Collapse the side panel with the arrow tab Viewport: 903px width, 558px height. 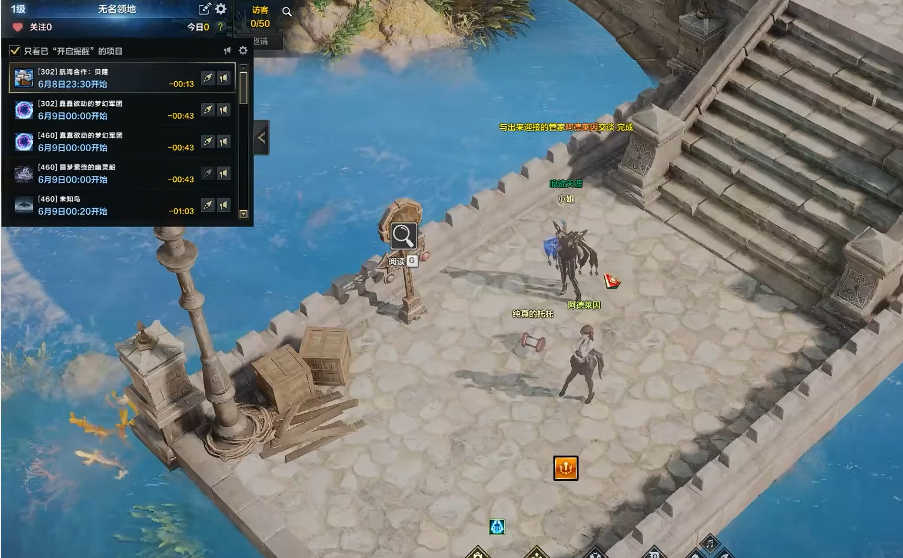click(x=262, y=137)
